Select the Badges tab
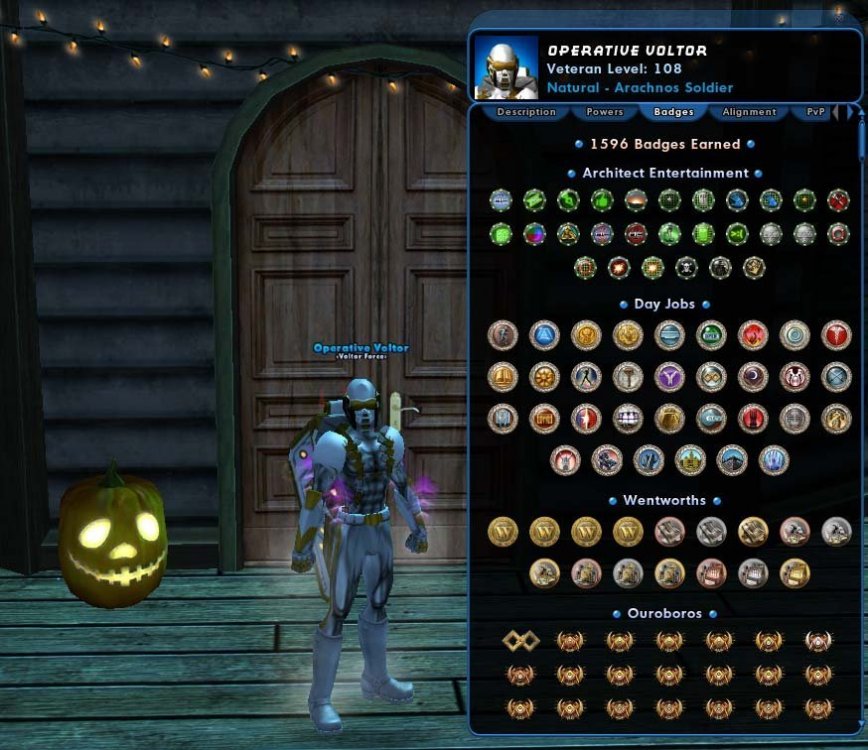 [673, 112]
